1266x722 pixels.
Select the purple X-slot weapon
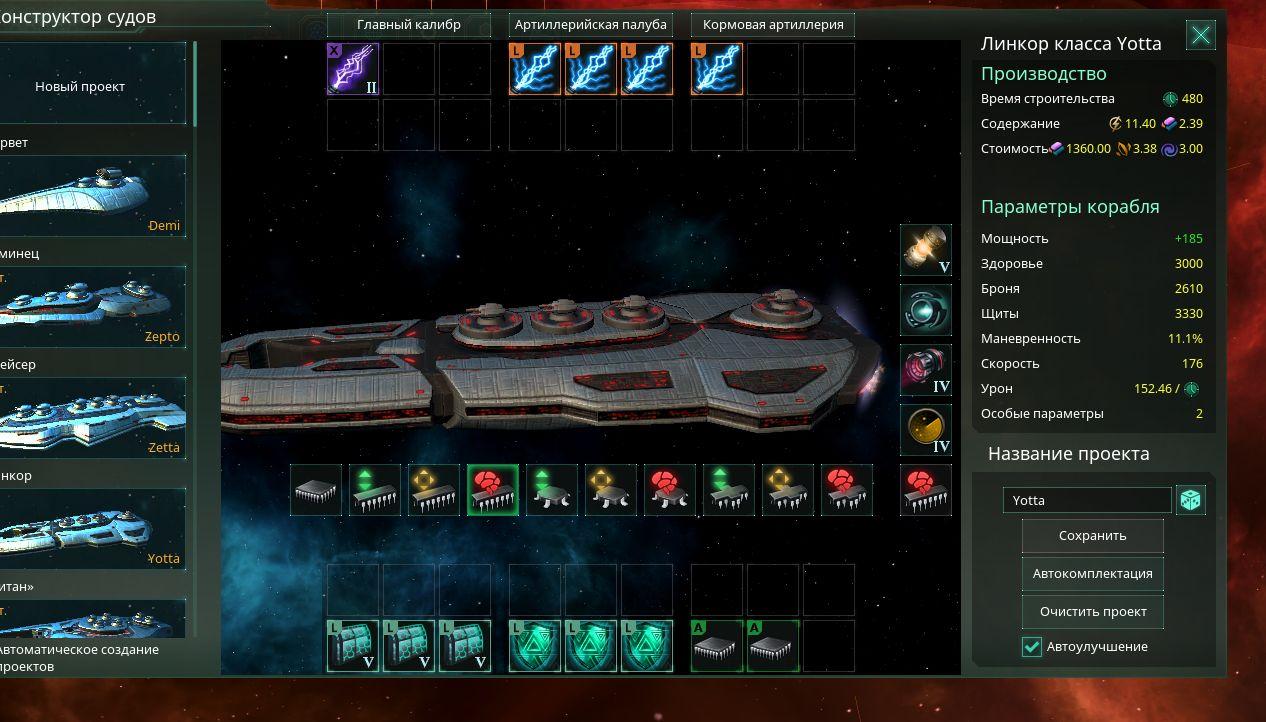[x=353, y=69]
